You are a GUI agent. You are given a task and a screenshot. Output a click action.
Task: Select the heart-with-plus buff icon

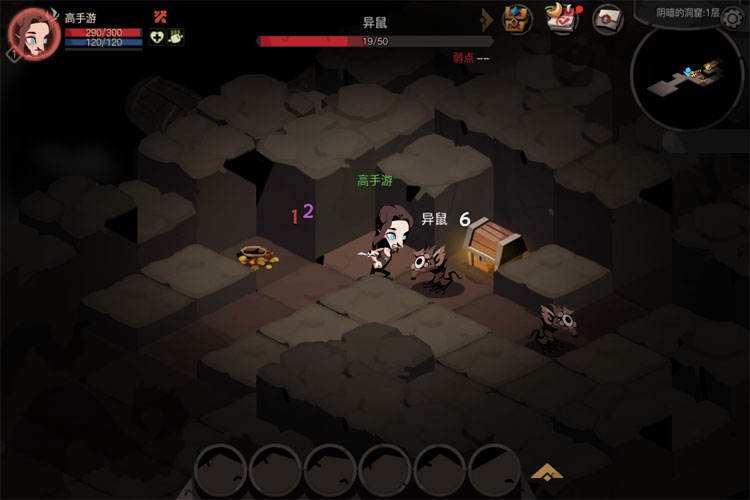click(158, 37)
